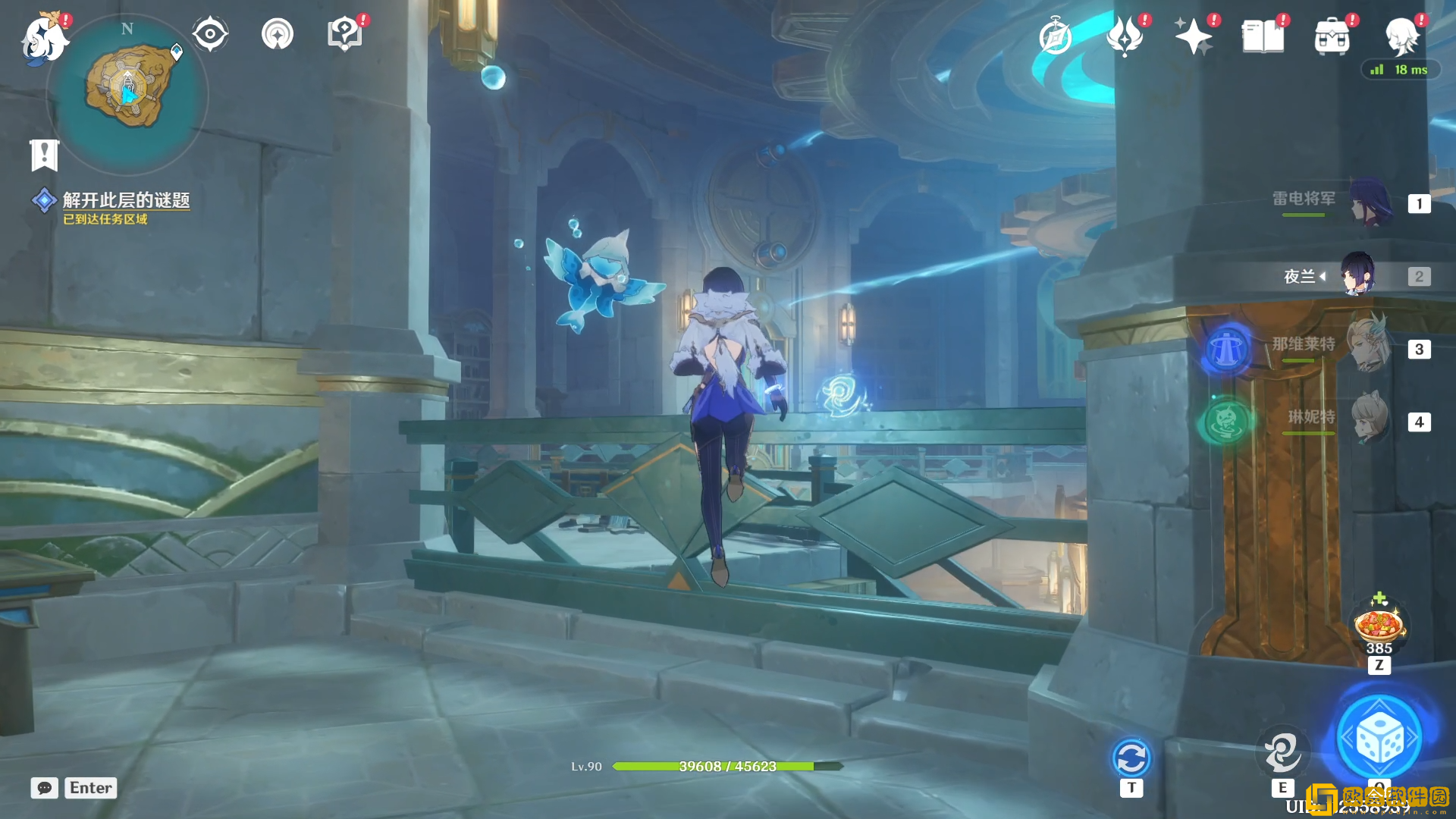This screenshot has width=1456, height=819.
Task: Open the tutorial question-mark icon
Action: click(x=344, y=34)
